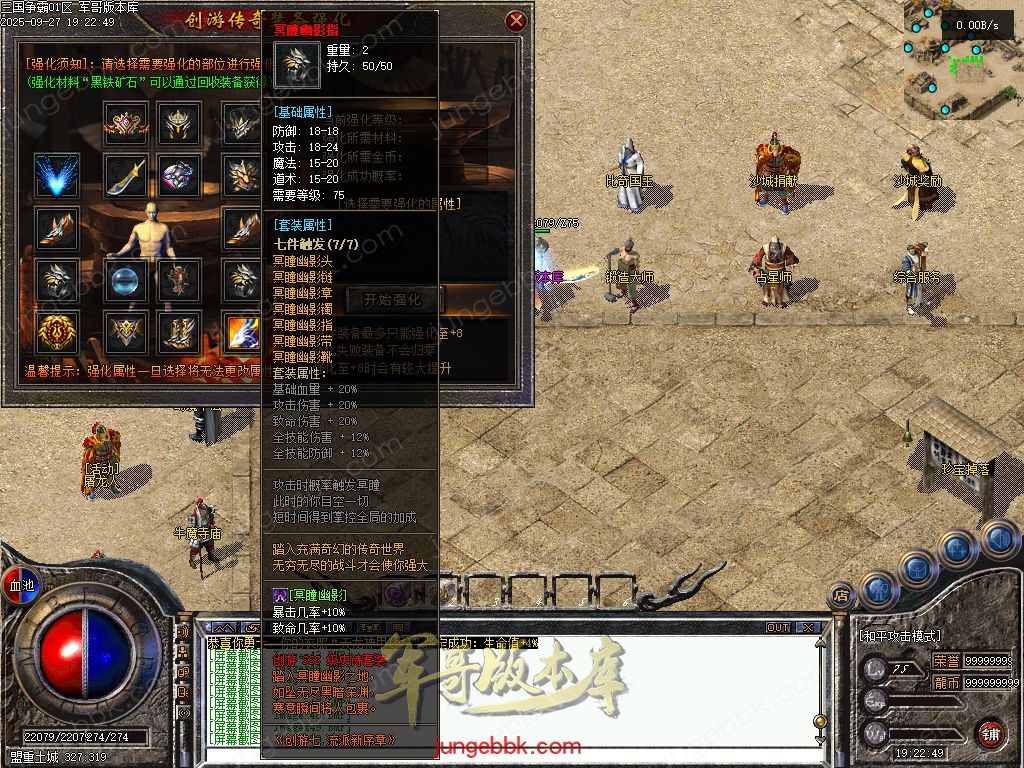Close the equipment enhancement window
The width and height of the screenshot is (1024, 768).
[x=515, y=20]
